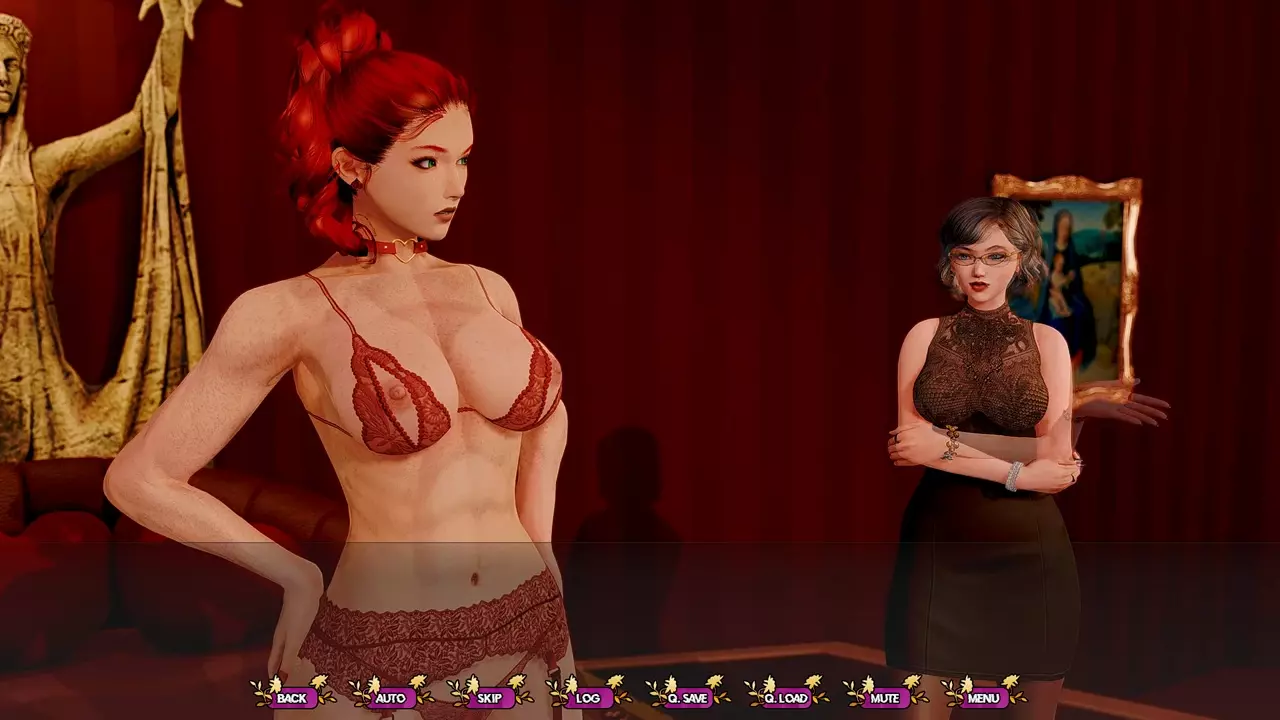Activate the Skip button
1280x720 pixels.
(x=489, y=697)
